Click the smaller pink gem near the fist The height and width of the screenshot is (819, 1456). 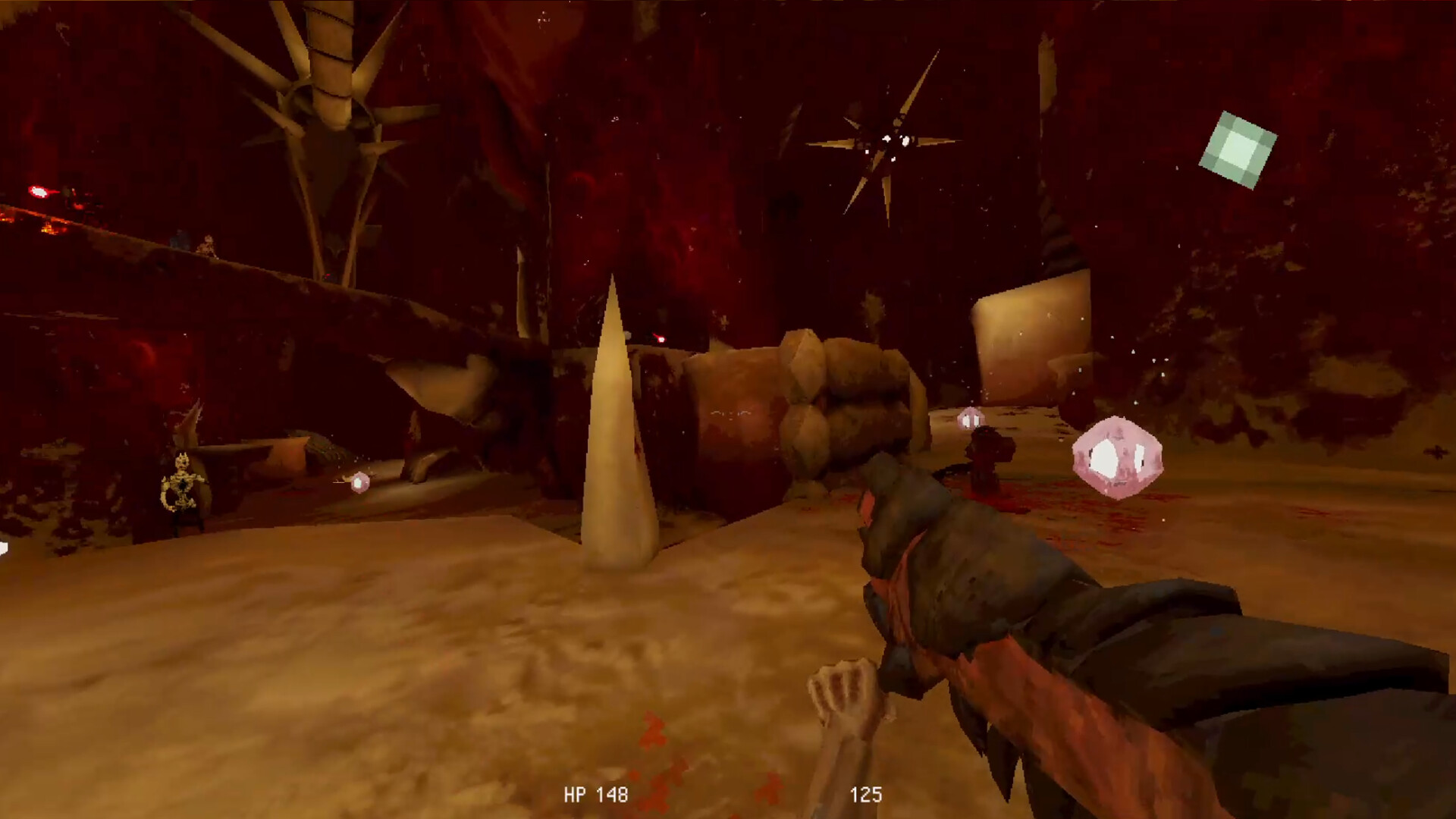pyautogui.click(x=970, y=418)
